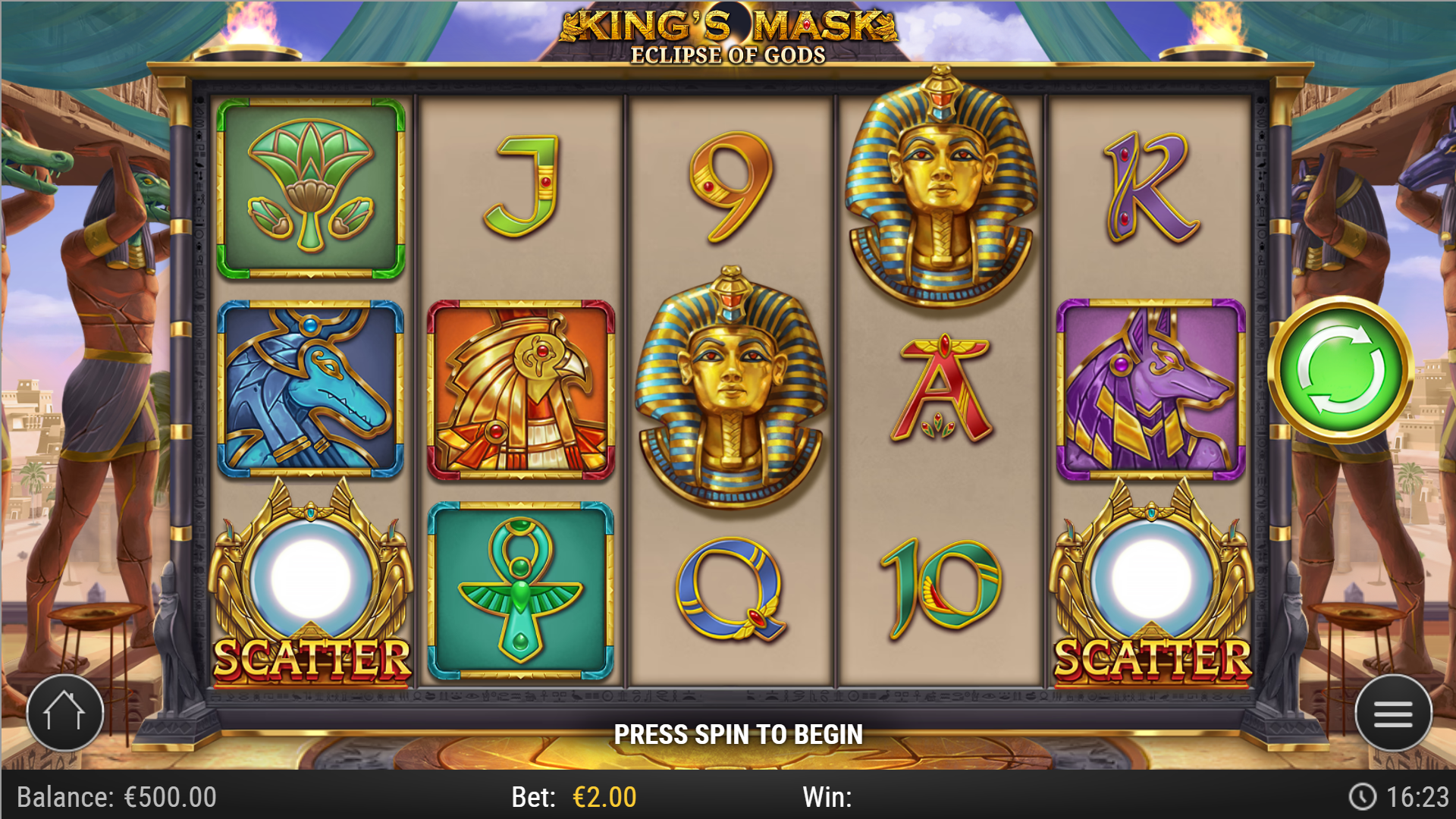This screenshot has height=819, width=1456.
Task: Click the Home icon in bottom left
Action: tap(64, 713)
